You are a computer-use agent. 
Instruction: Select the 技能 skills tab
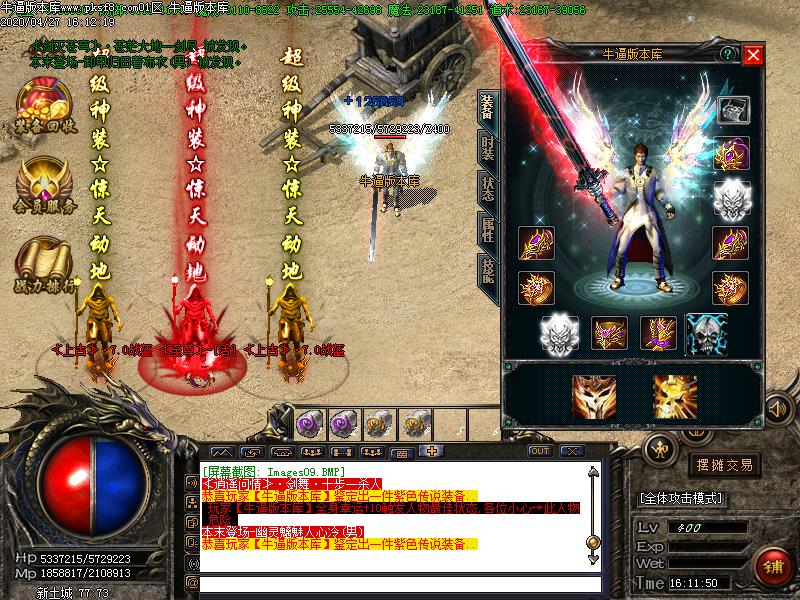(x=487, y=267)
